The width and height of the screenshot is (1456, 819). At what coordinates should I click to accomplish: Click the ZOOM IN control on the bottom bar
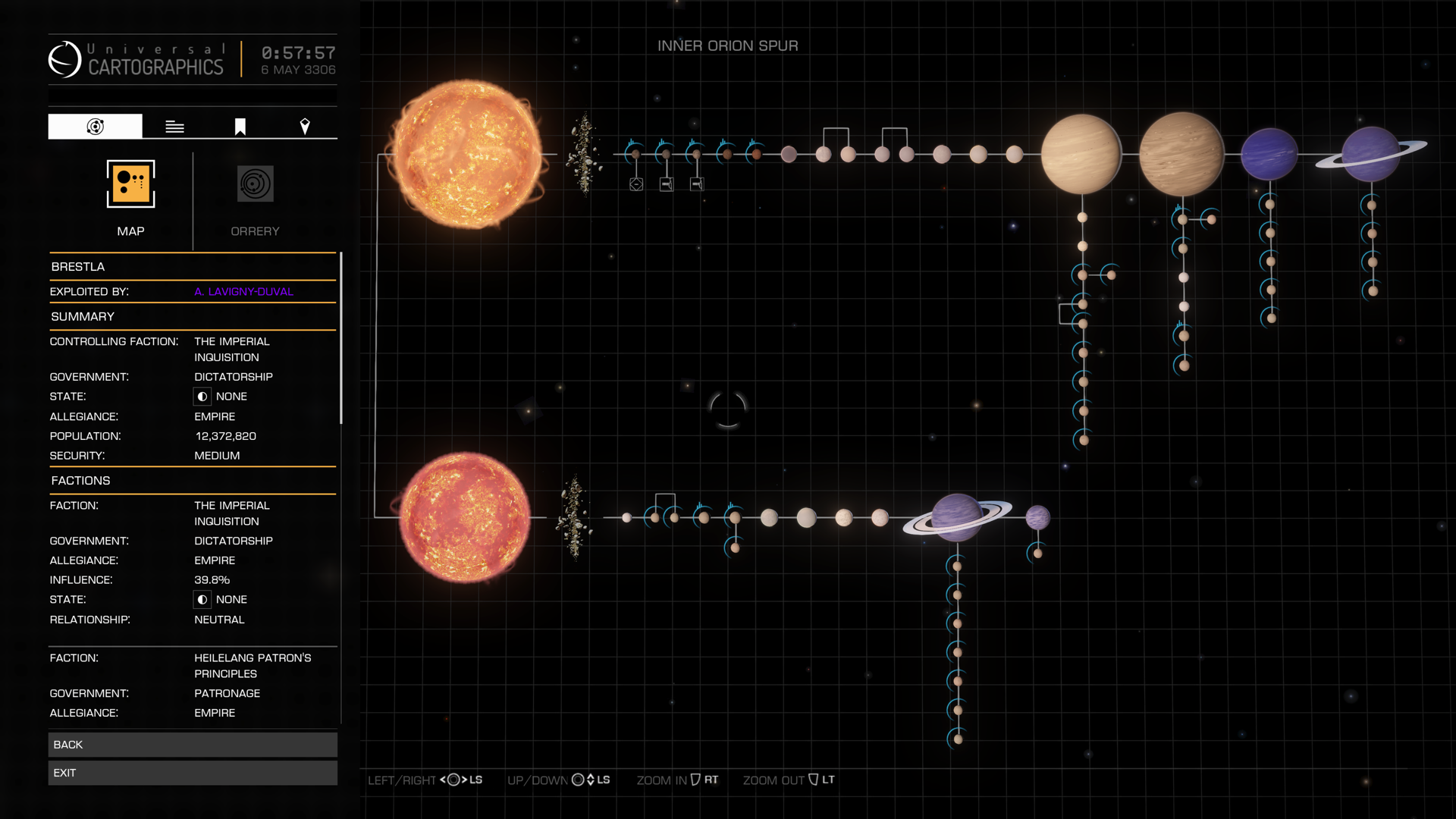coord(675,780)
